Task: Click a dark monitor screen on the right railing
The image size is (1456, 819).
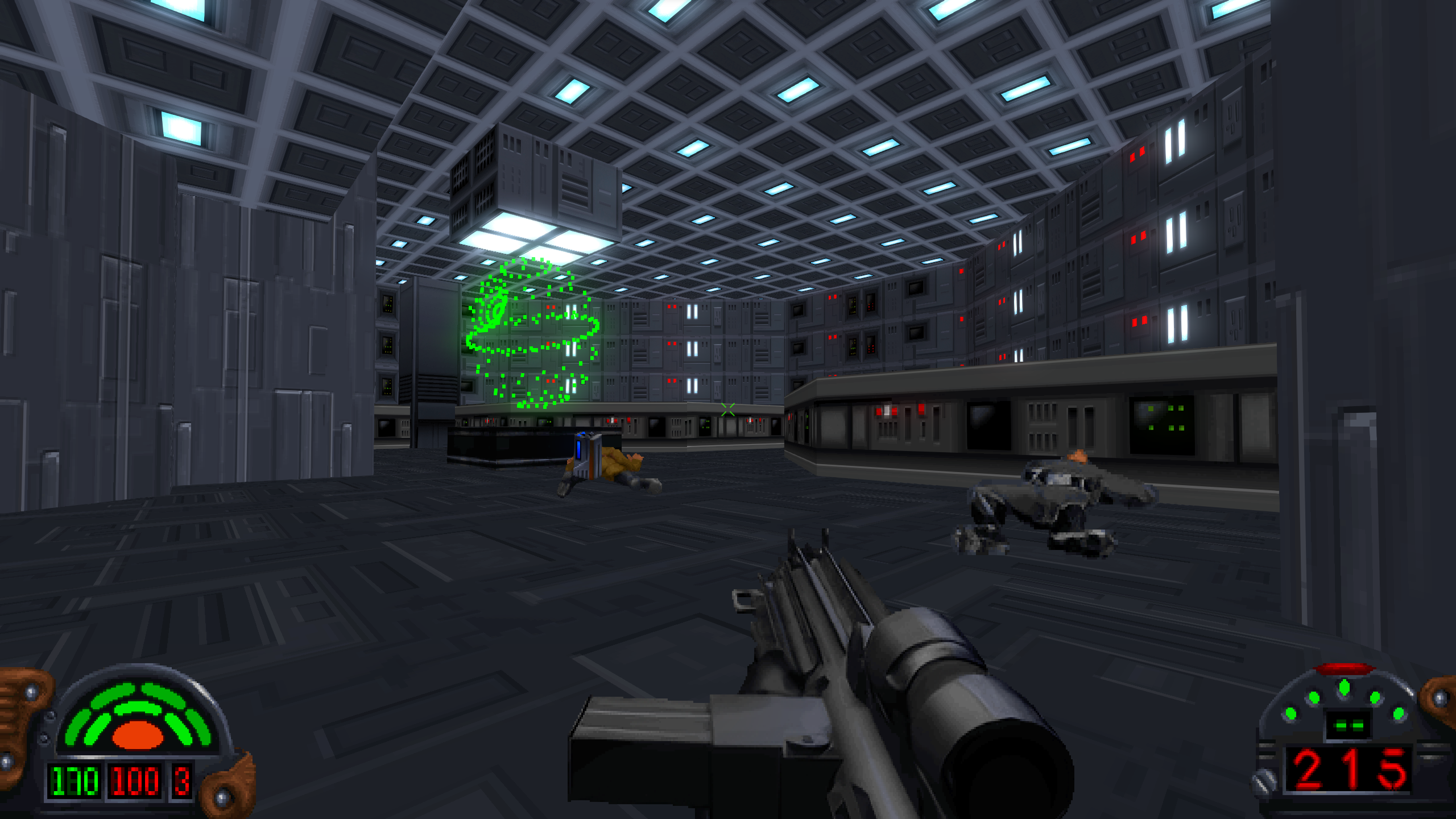Action: pyautogui.click(x=990, y=424)
